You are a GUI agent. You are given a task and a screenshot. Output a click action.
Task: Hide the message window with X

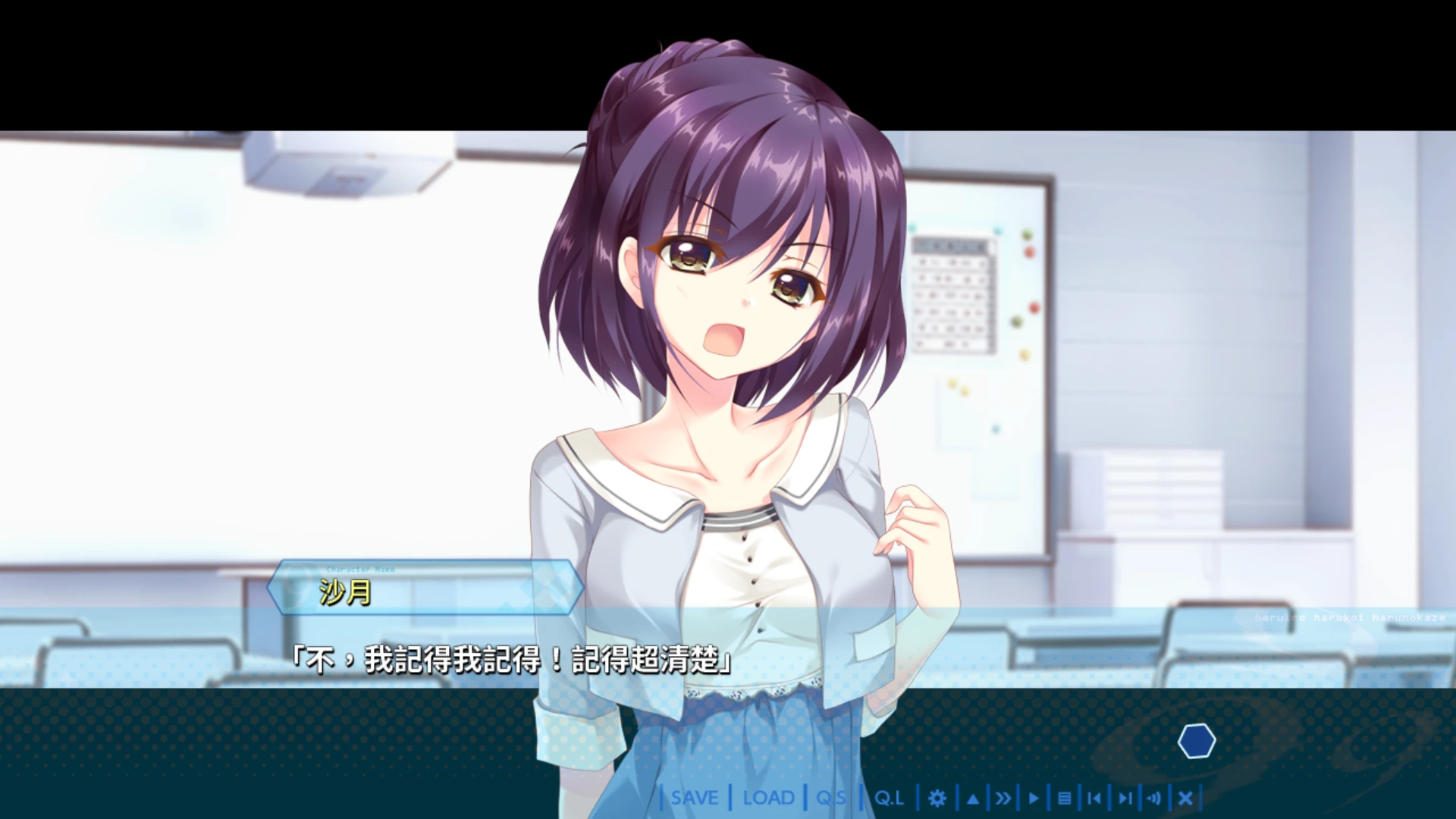click(x=1186, y=798)
